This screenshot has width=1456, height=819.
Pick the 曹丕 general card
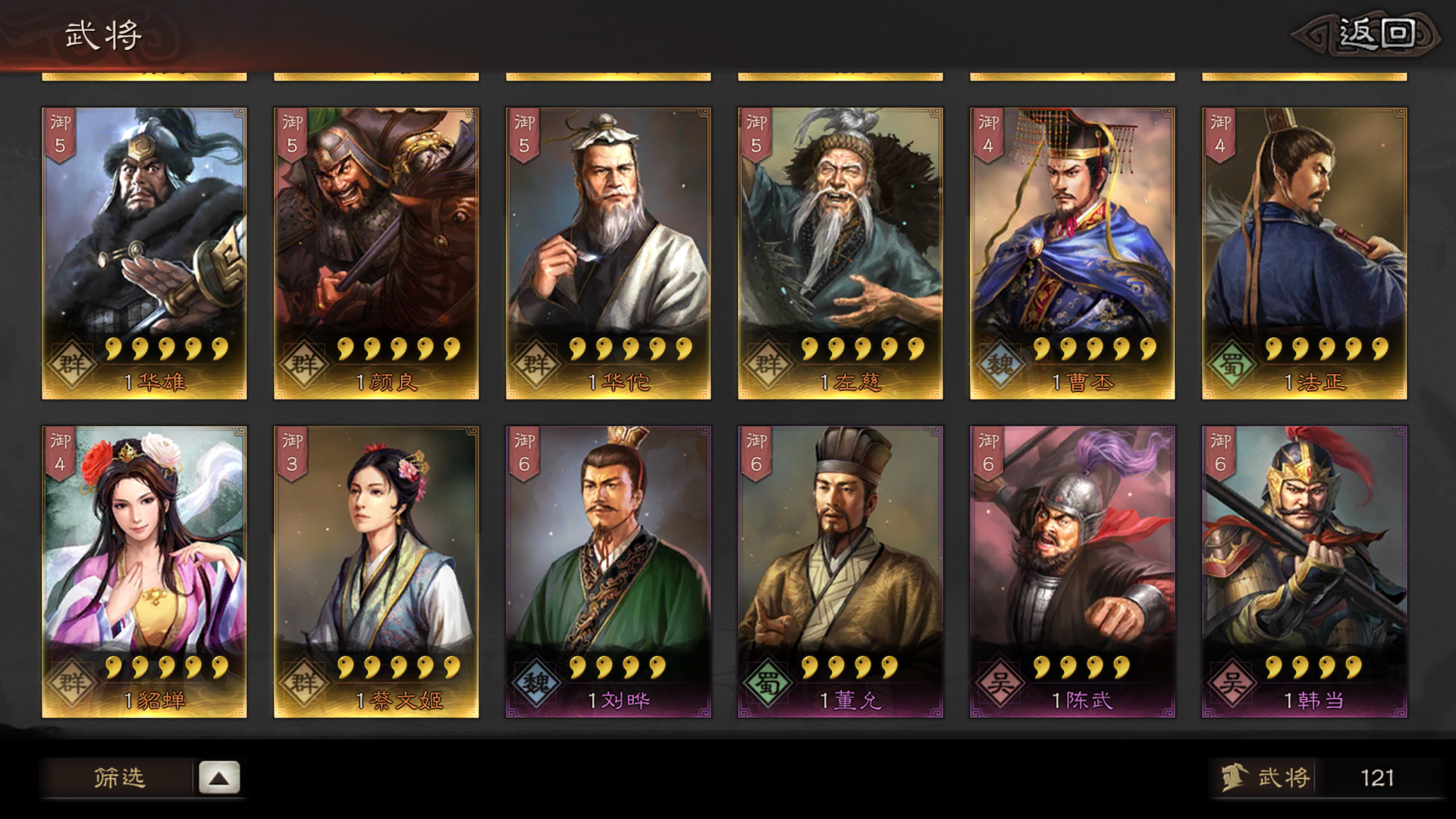coord(1072,253)
